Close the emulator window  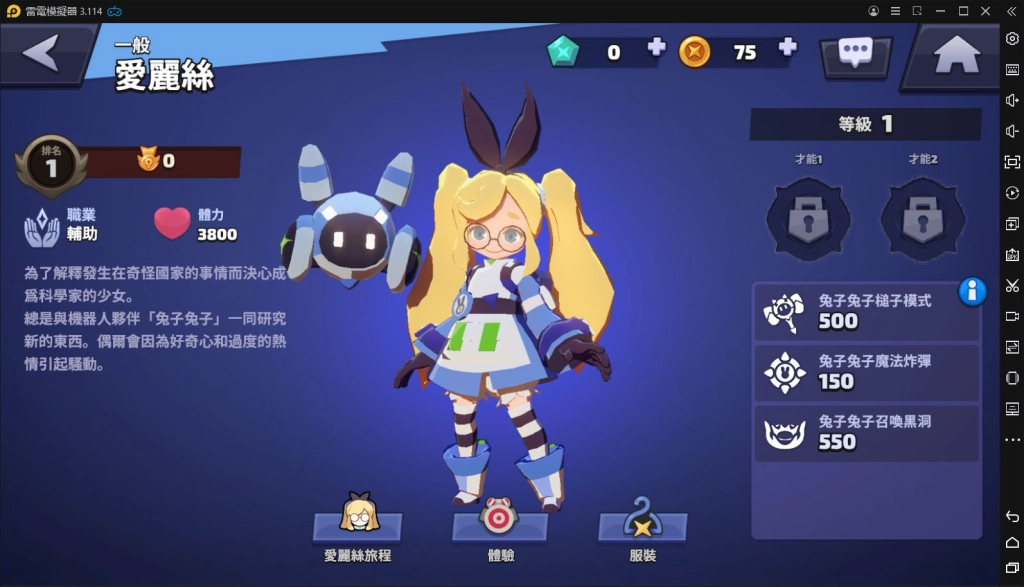coord(987,11)
